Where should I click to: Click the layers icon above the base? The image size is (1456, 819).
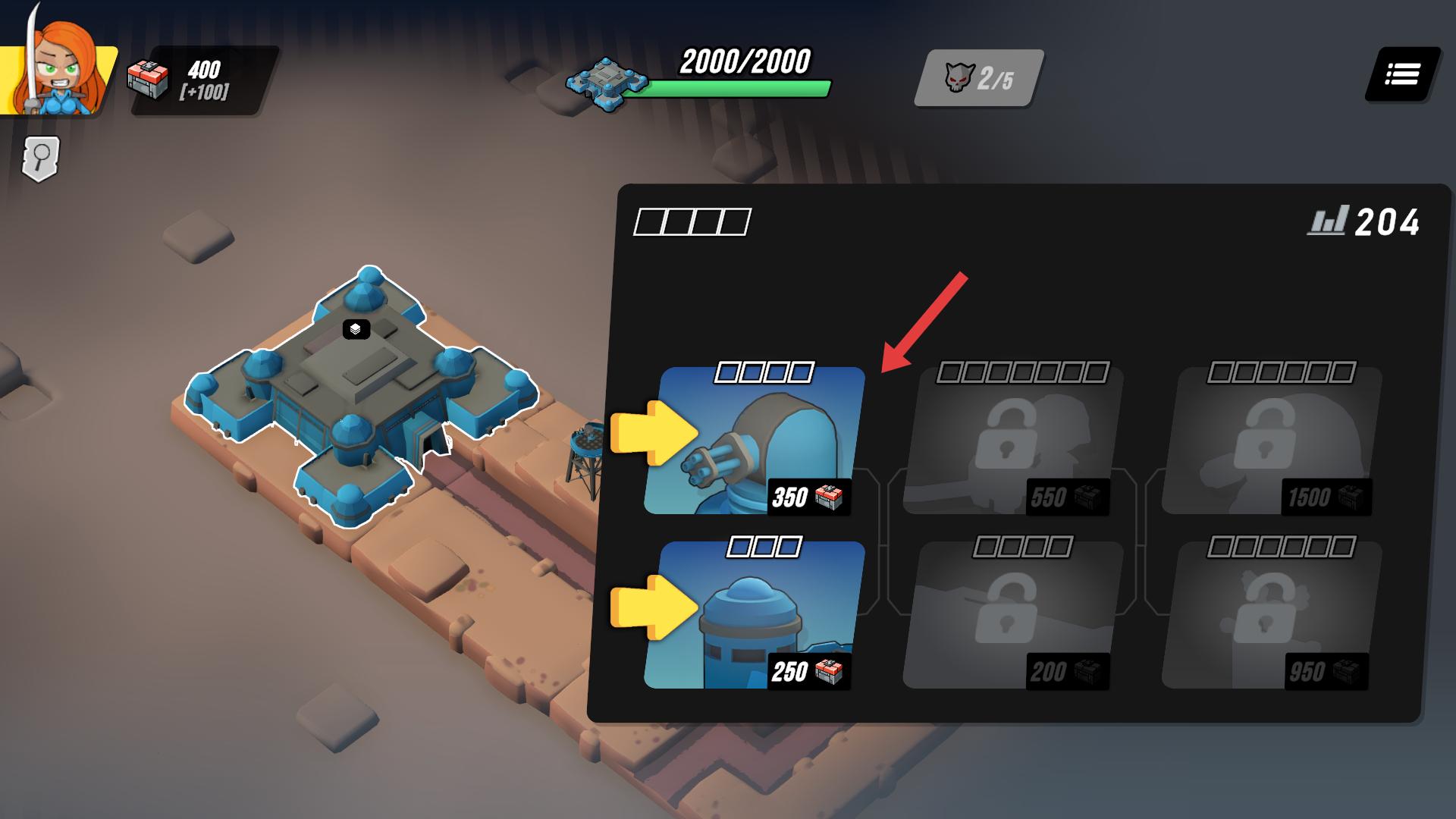tap(356, 329)
